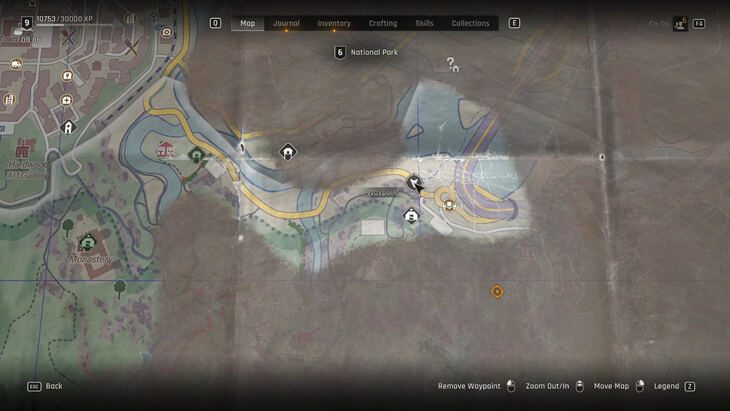Open the Inventory tab
The image size is (730, 411).
334,23
